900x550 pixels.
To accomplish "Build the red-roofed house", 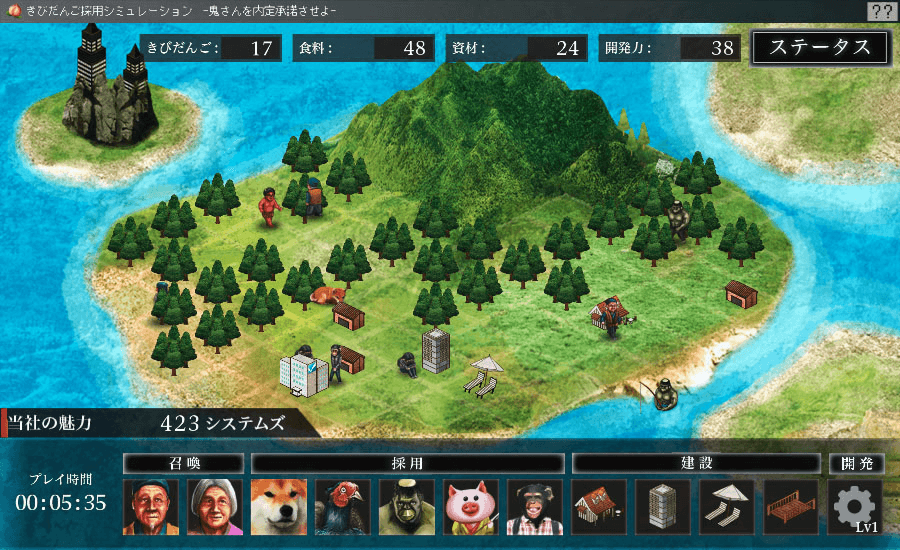I will click(600, 507).
